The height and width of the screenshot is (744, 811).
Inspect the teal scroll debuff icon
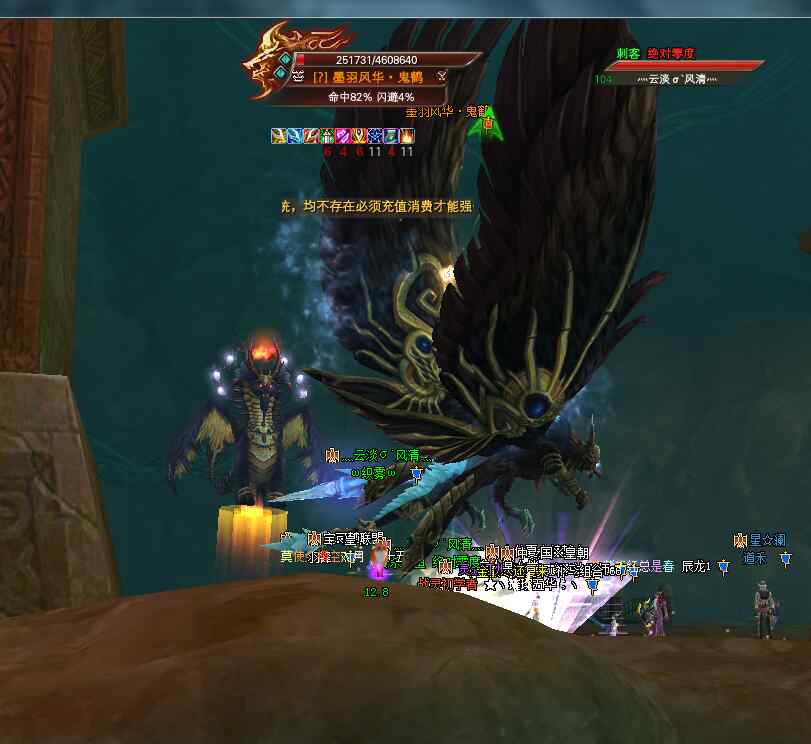point(391,136)
